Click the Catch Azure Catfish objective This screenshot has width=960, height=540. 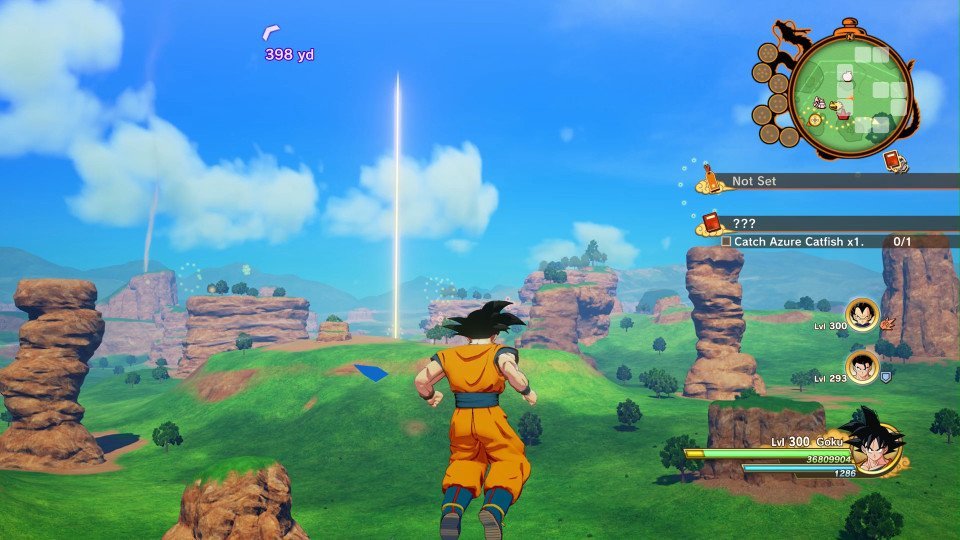(810, 241)
